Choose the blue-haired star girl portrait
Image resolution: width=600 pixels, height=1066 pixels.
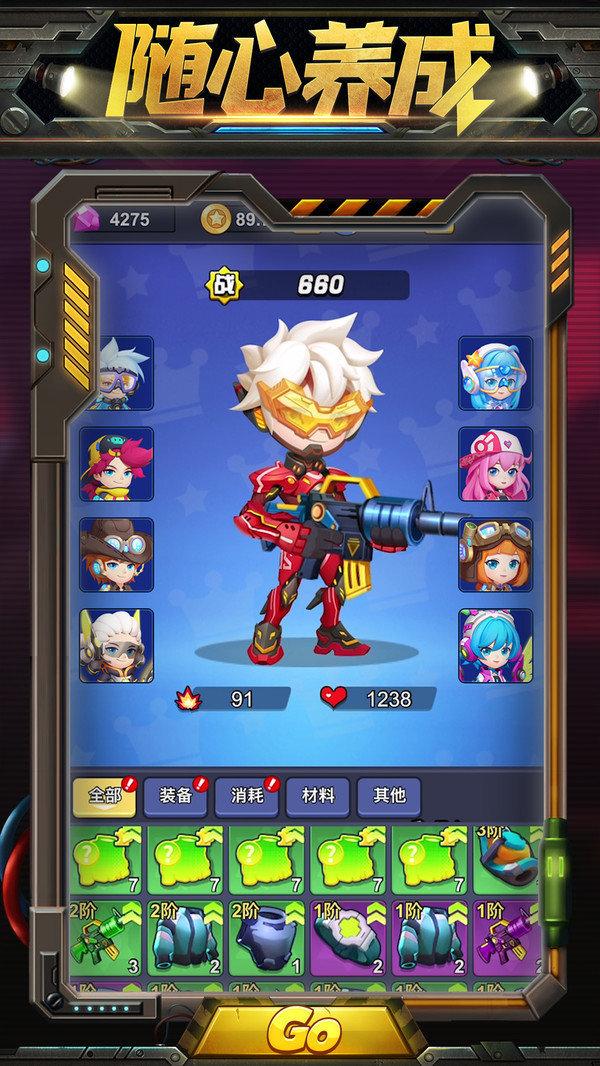(495, 373)
